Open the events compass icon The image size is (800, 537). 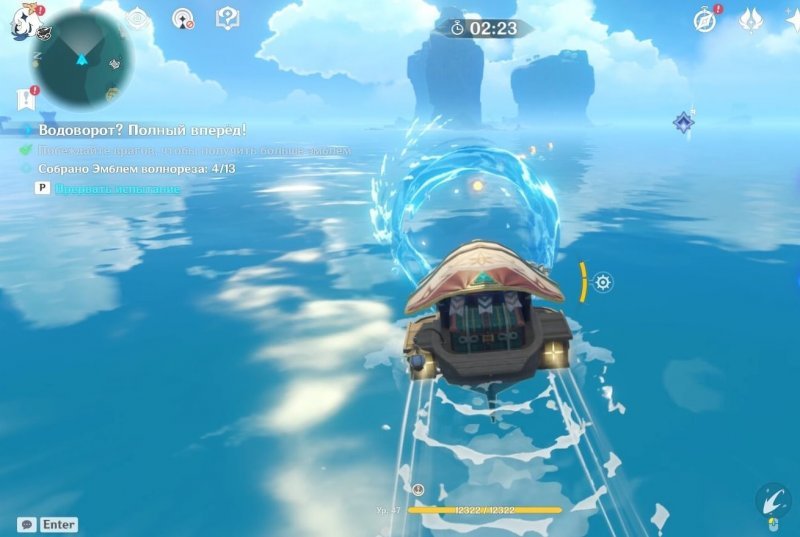coord(705,20)
